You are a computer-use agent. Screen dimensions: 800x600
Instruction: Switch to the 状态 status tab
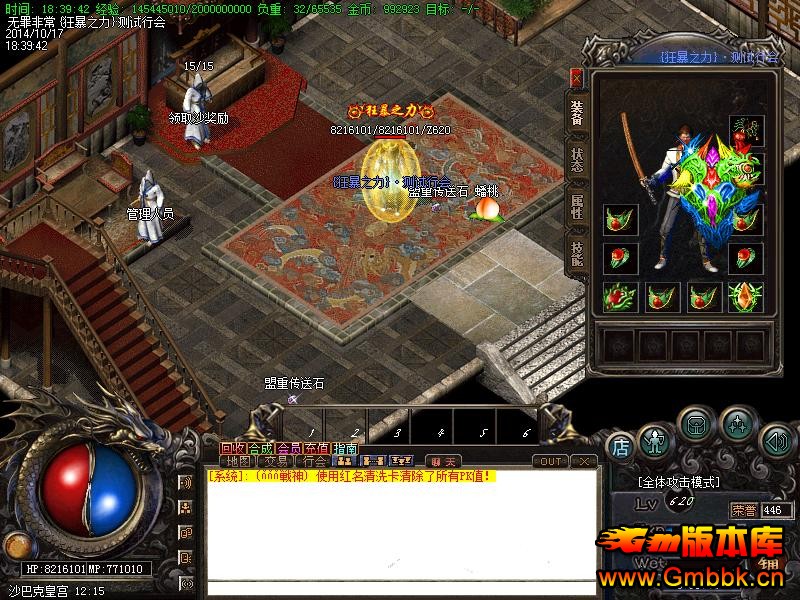tap(578, 161)
